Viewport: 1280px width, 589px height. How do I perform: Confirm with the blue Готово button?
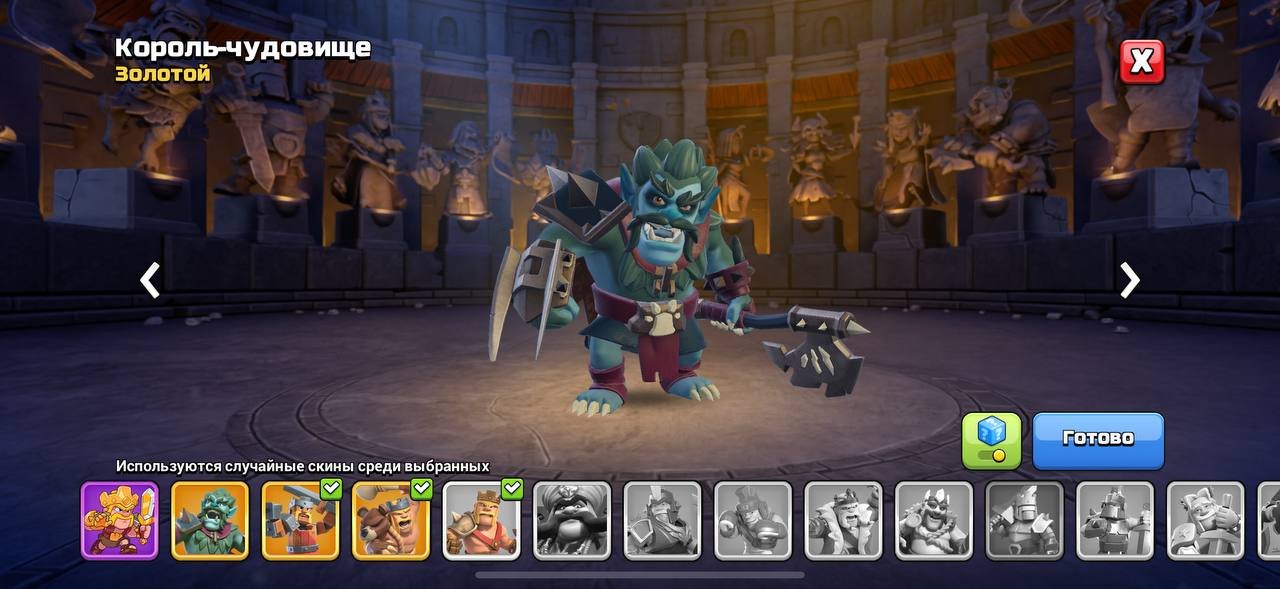click(1098, 439)
